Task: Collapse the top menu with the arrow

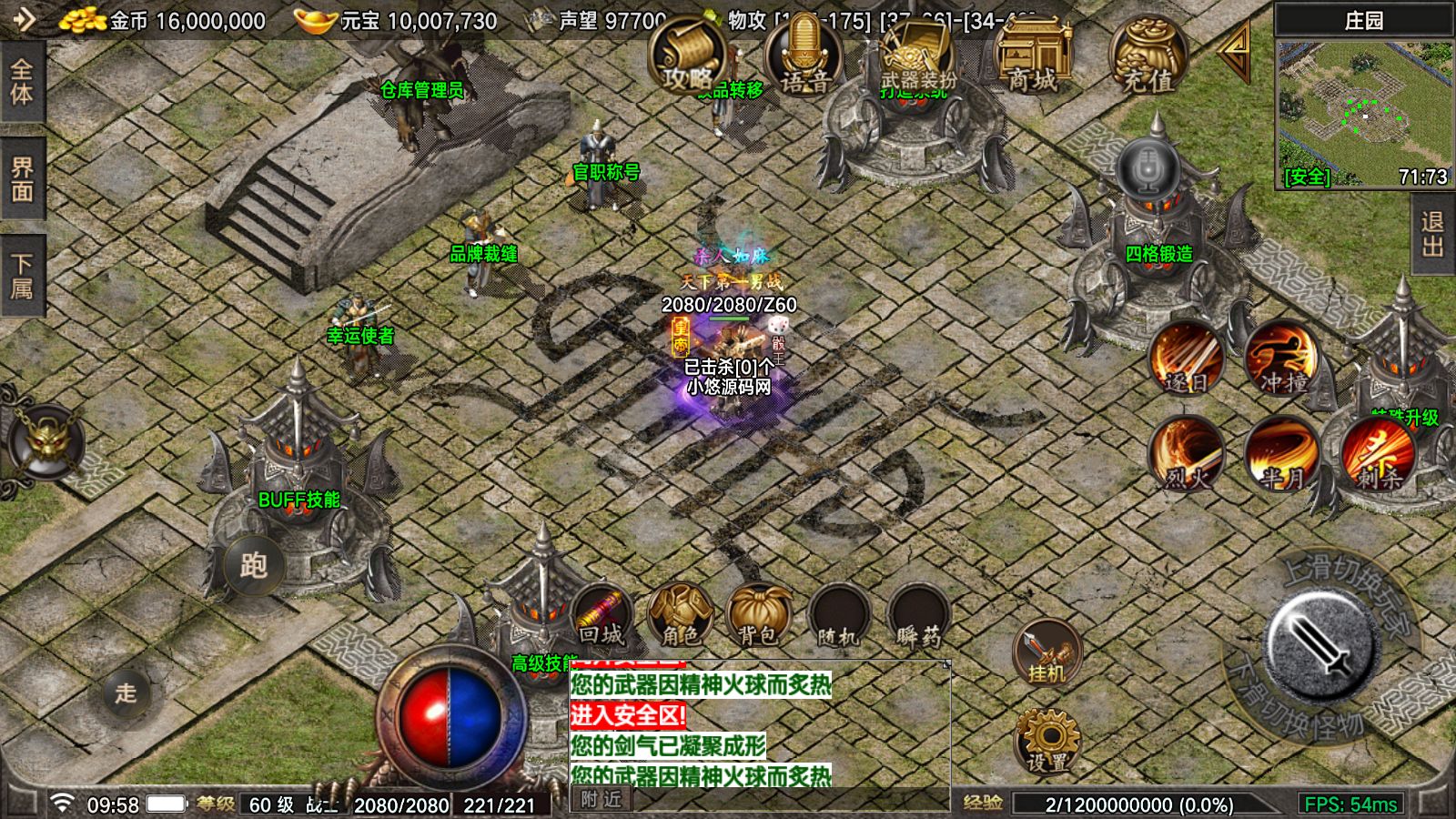Action: click(x=1235, y=55)
